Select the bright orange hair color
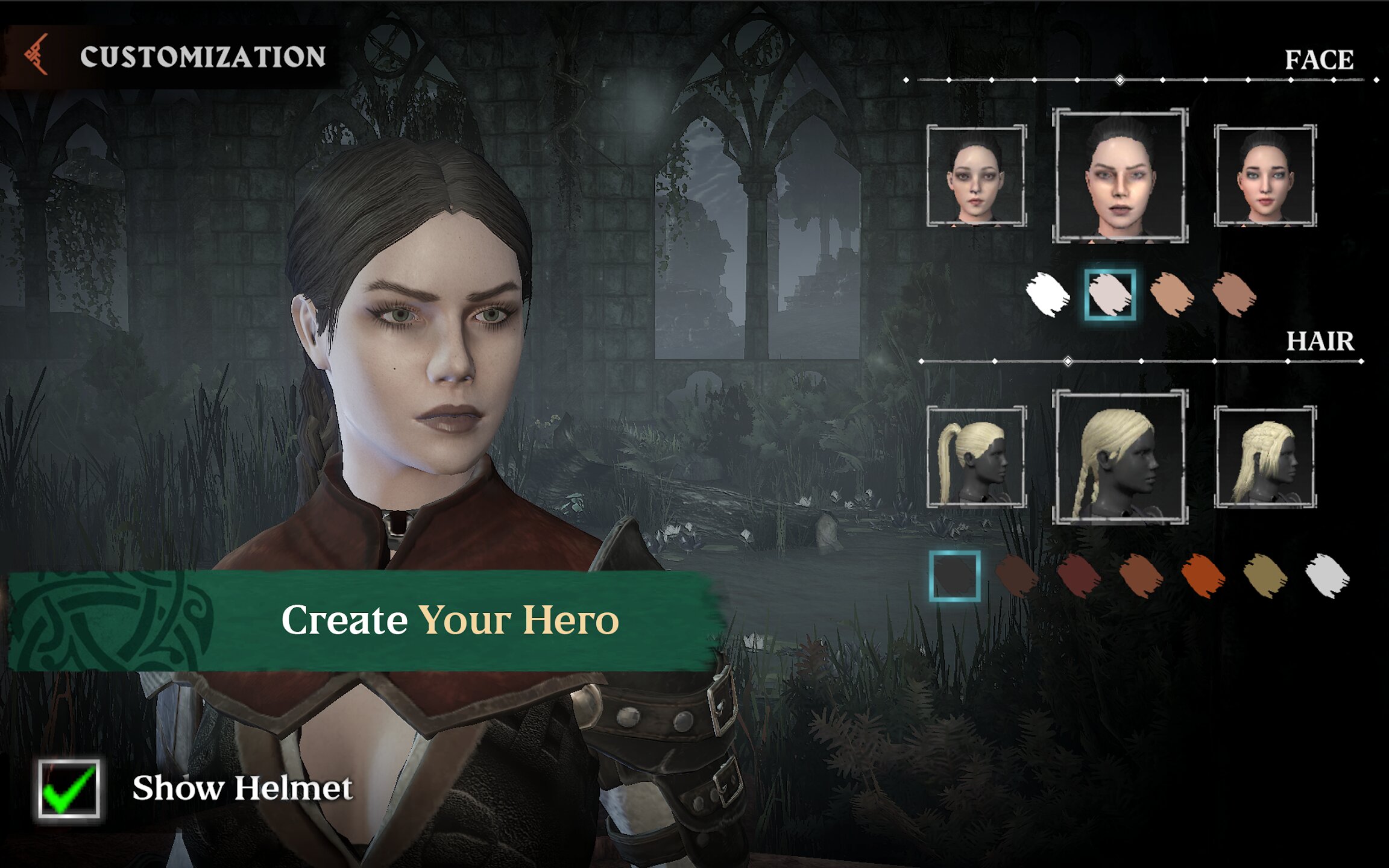This screenshot has height=868, width=1389. (1203, 576)
